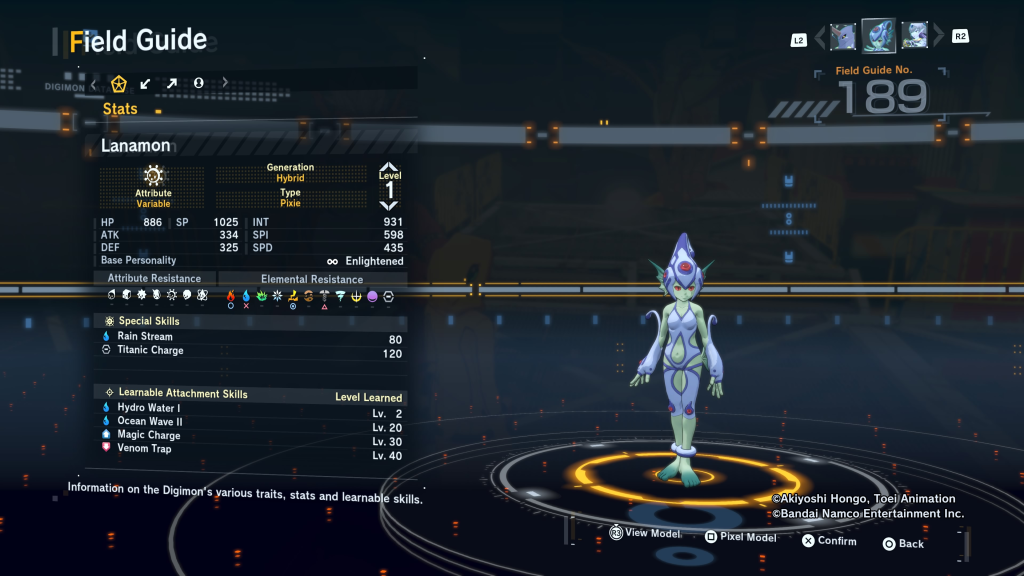1024x576 pixels.
Task: Go to previous entry with left arrow
Action: pyautogui.click(x=820, y=38)
